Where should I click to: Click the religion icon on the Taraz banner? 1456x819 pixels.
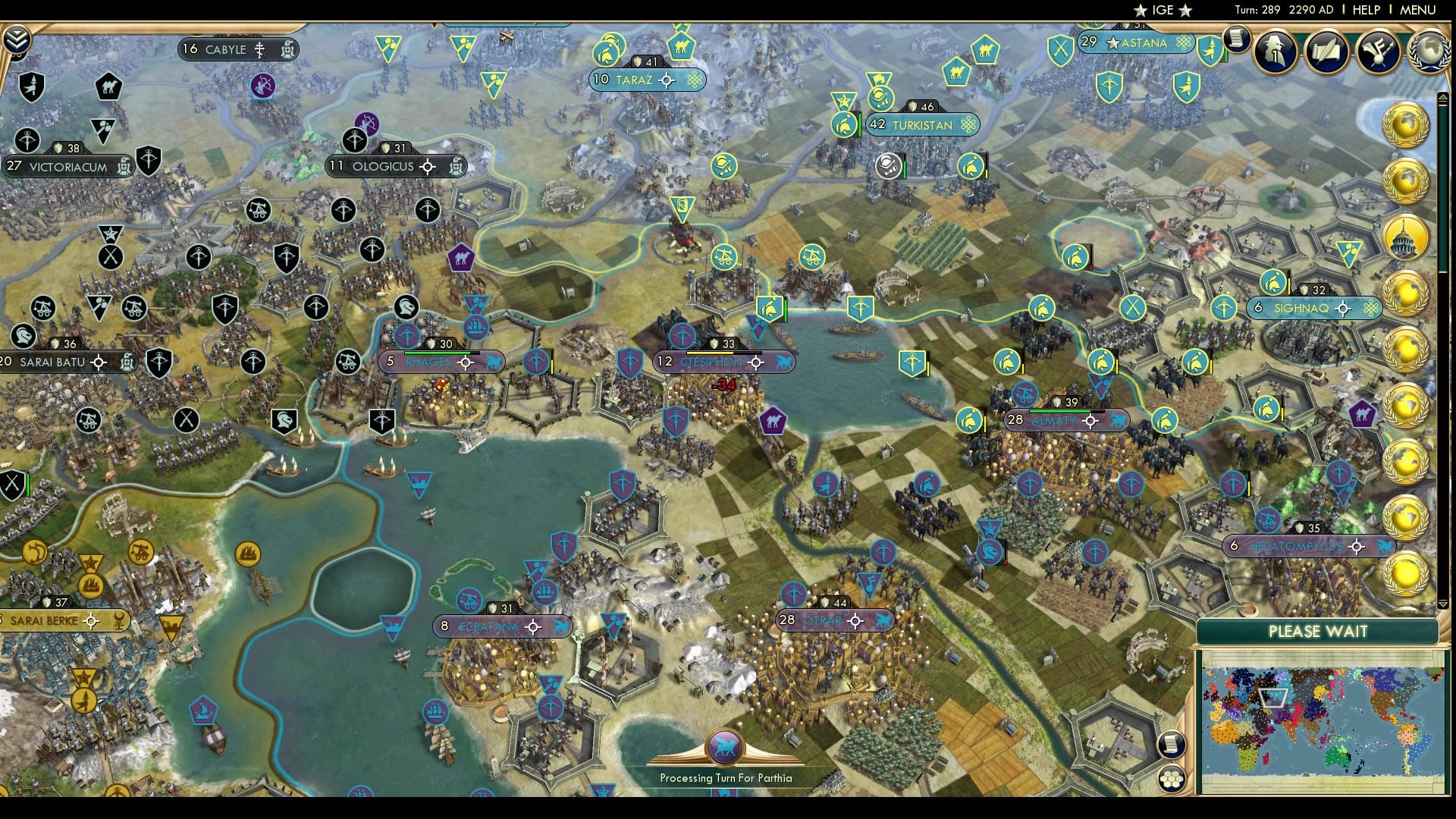(x=693, y=80)
